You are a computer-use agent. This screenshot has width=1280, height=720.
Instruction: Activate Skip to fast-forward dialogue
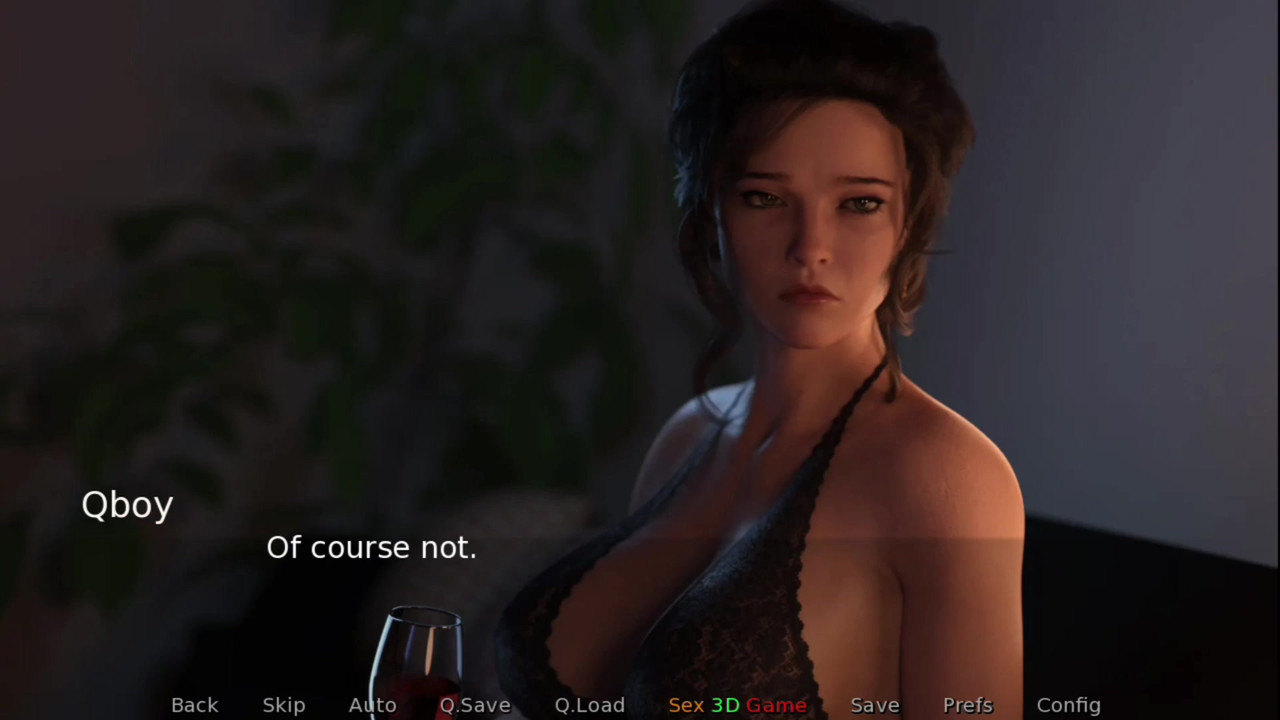[x=284, y=705]
